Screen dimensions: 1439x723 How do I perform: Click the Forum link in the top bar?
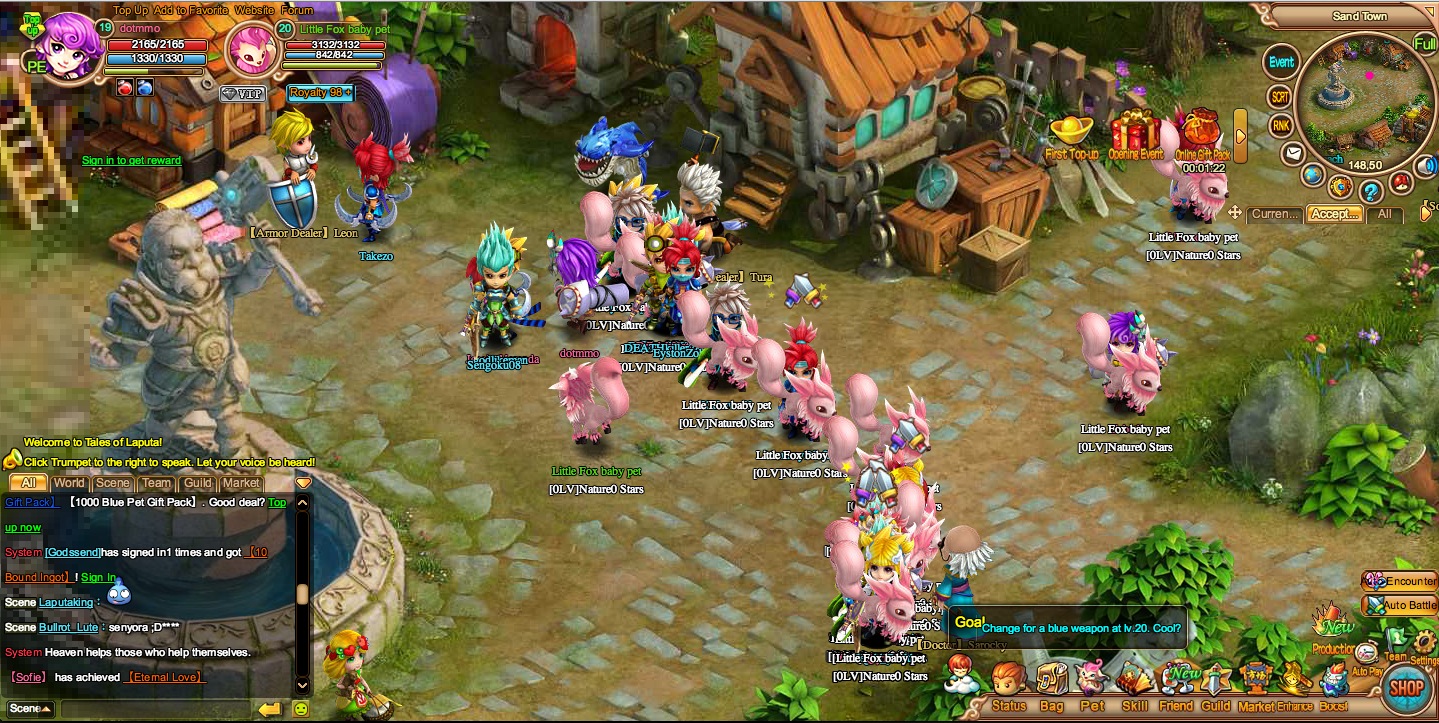(x=297, y=10)
